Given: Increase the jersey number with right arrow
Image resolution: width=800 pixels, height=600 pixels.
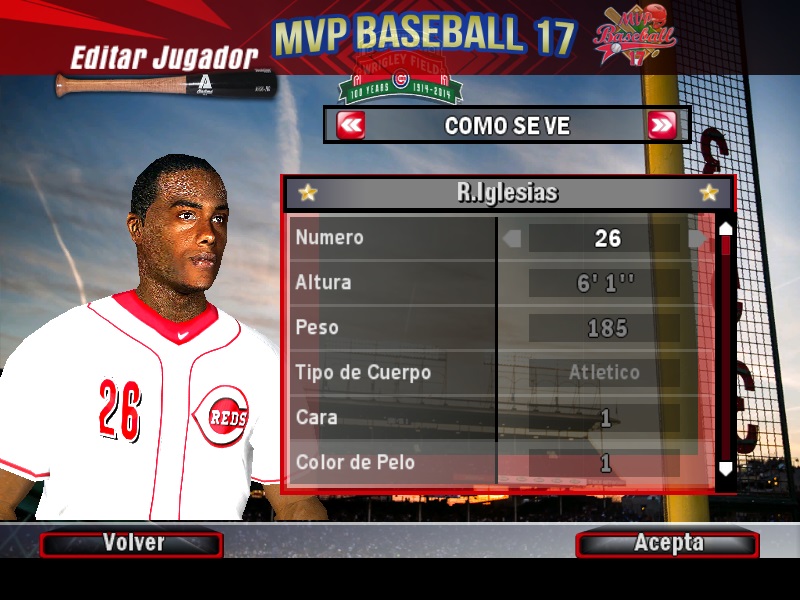Looking at the screenshot, I should click(x=697, y=238).
